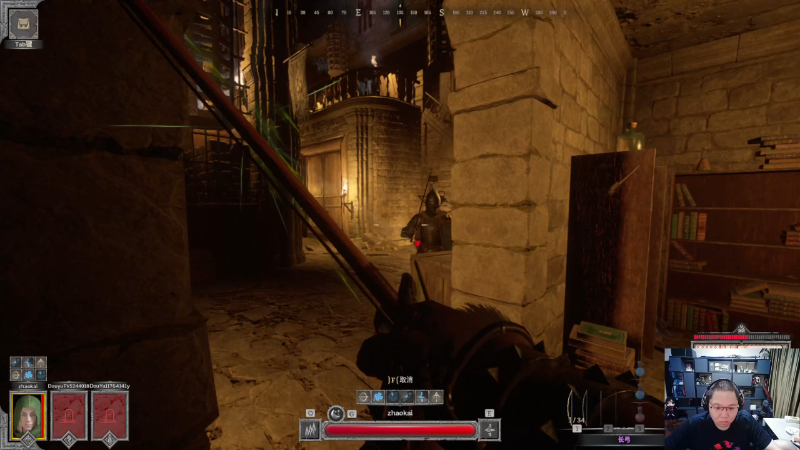The height and width of the screenshot is (450, 800).
Task: Select zhaokai's green-hooded character portrait
Action: pos(28,415)
